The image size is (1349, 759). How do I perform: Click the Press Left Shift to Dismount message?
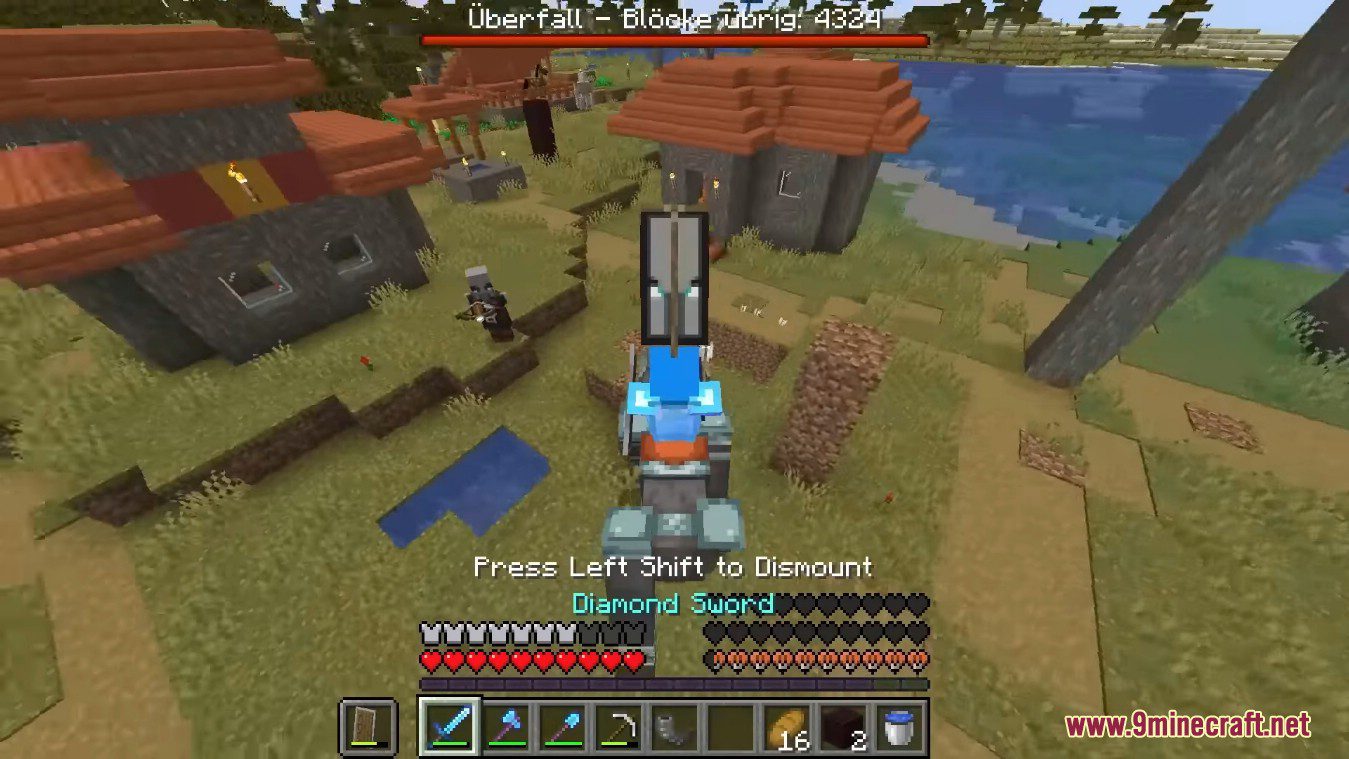(x=674, y=568)
